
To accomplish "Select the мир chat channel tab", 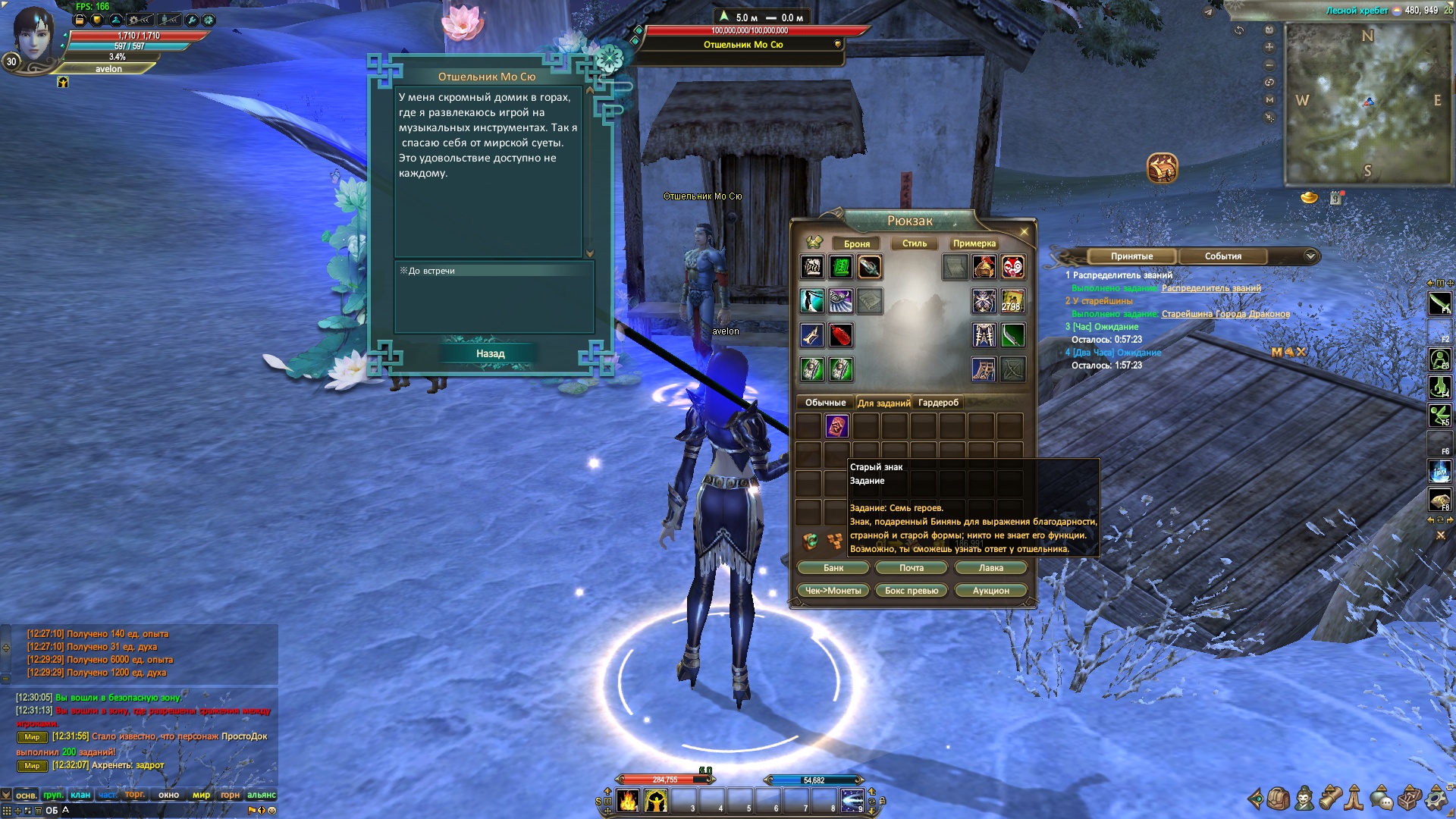I will pos(201,795).
